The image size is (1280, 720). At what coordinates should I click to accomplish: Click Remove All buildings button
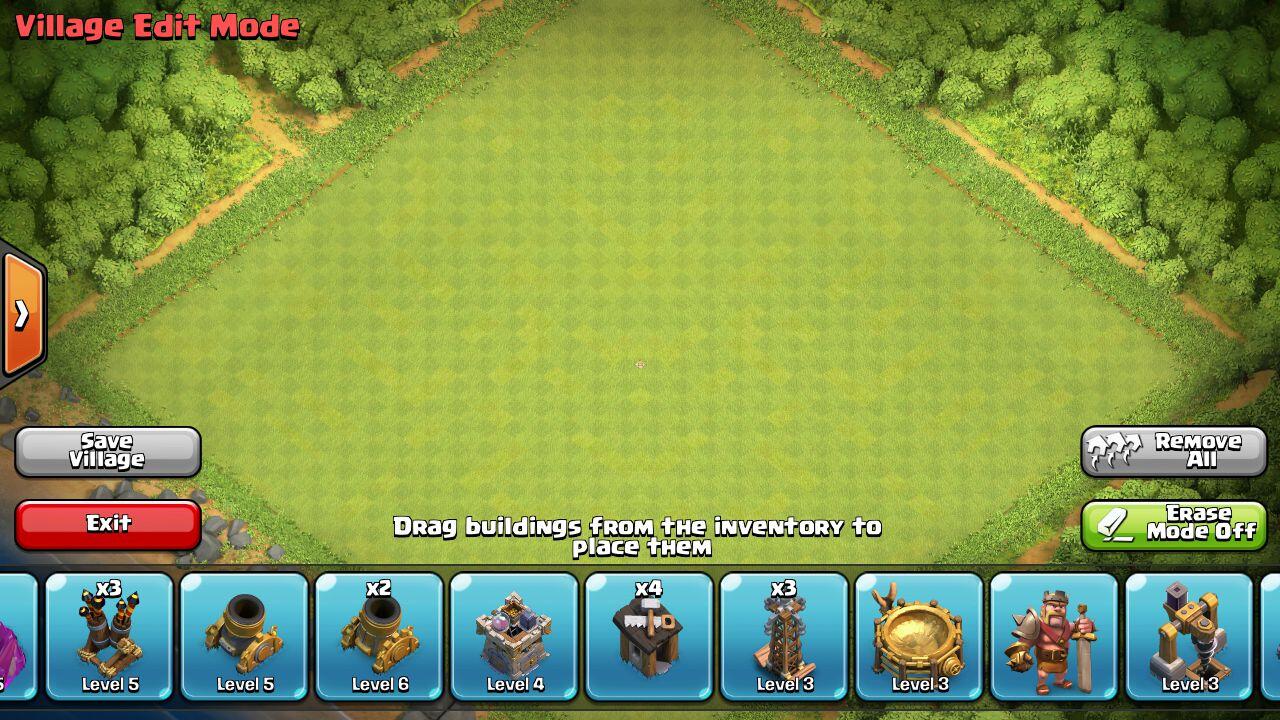[x=1173, y=452]
